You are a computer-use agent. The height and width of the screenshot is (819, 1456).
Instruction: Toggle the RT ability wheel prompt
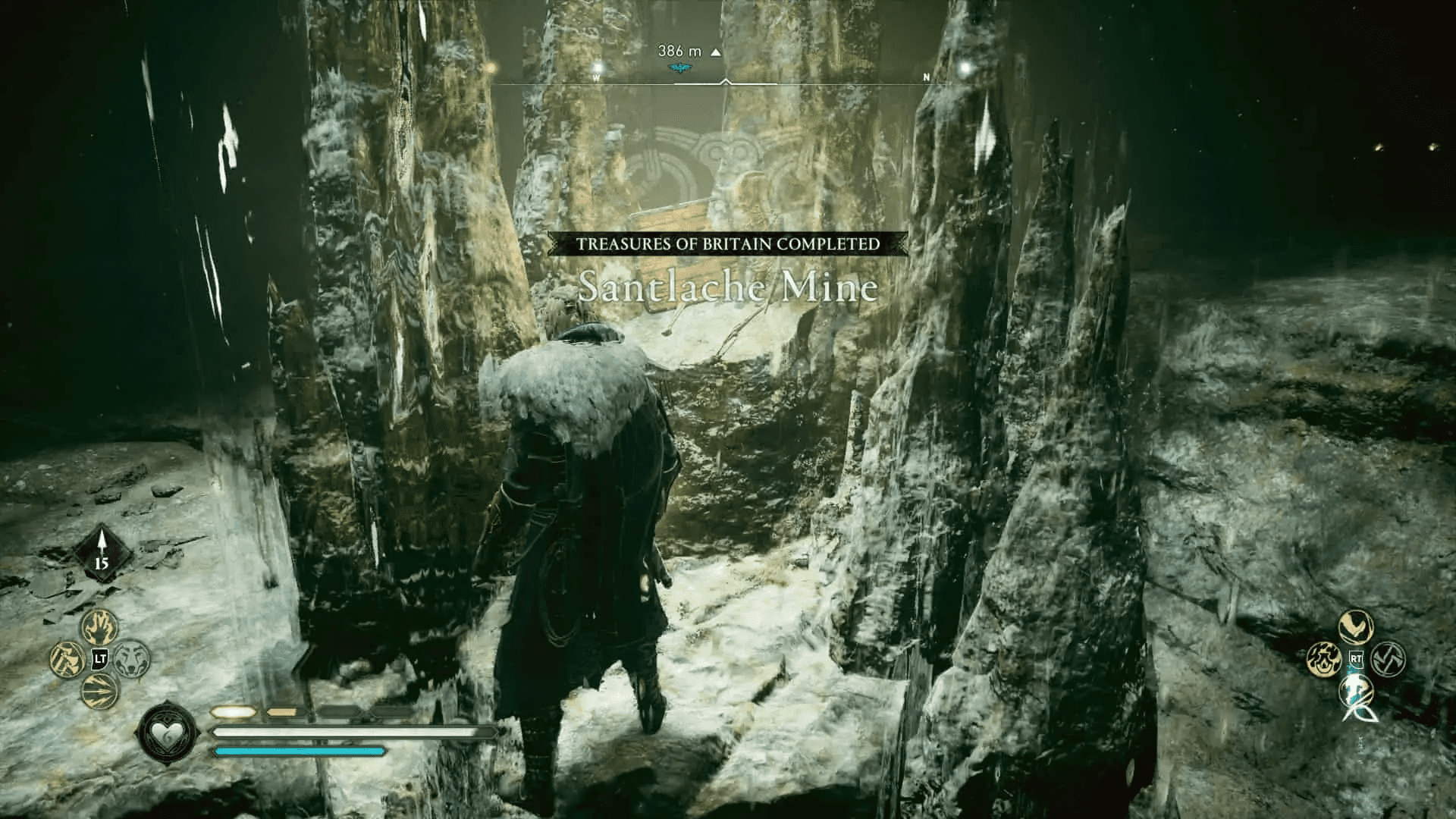1357,658
